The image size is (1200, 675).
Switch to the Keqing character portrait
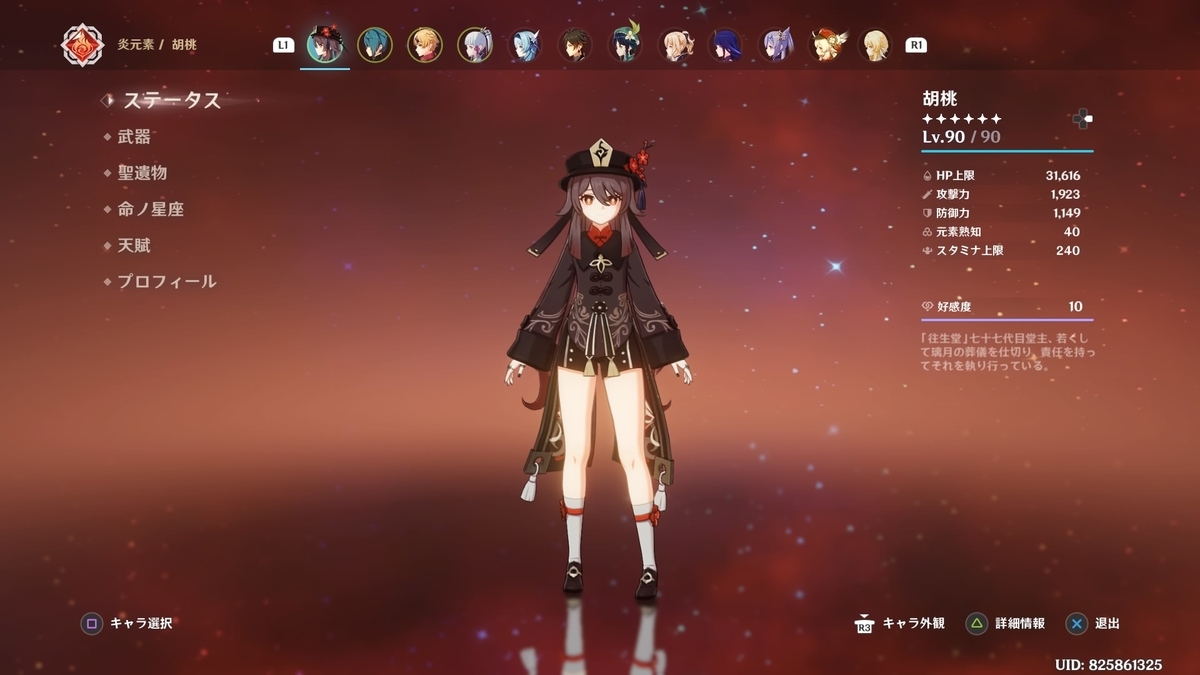[775, 45]
